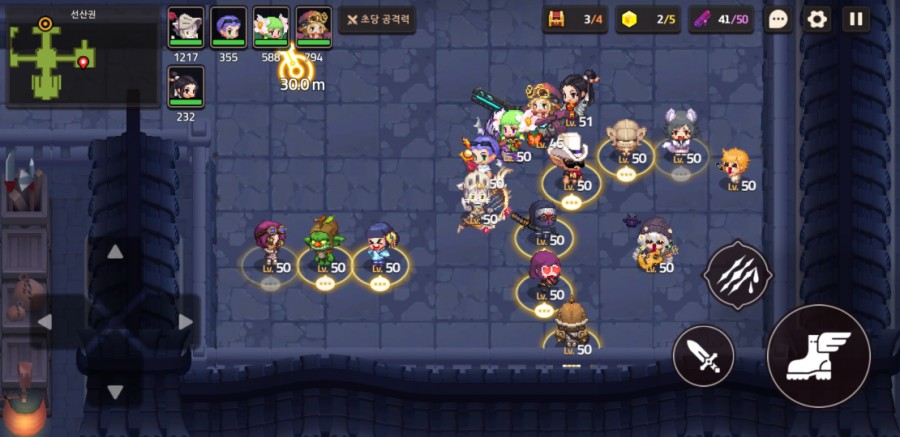
Task: Tap the d-pad up arrow
Action: pyautogui.click(x=115, y=252)
